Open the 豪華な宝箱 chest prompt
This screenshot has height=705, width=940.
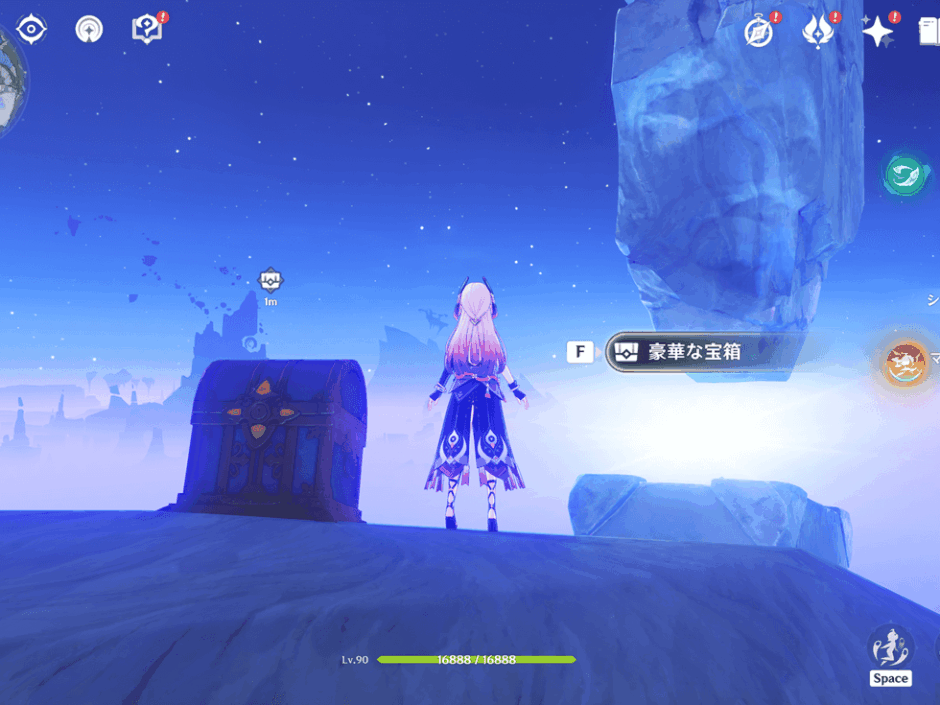(700, 352)
